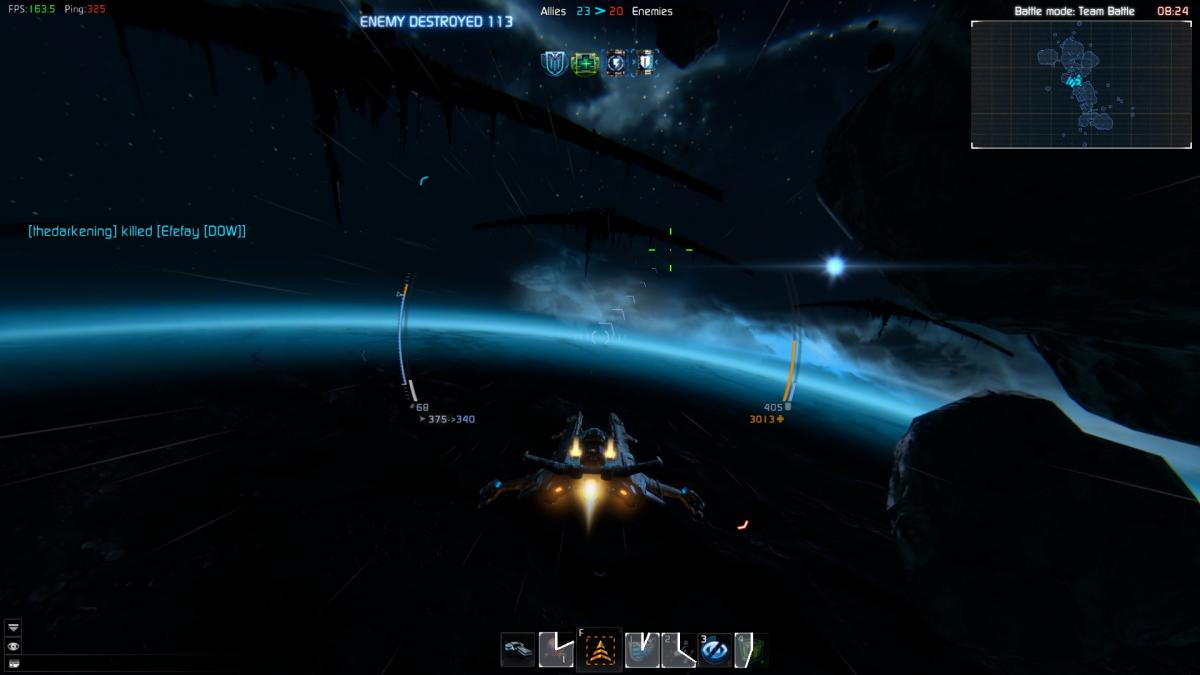Open the chat input button
The width and height of the screenshot is (1200, 675).
(x=13, y=663)
